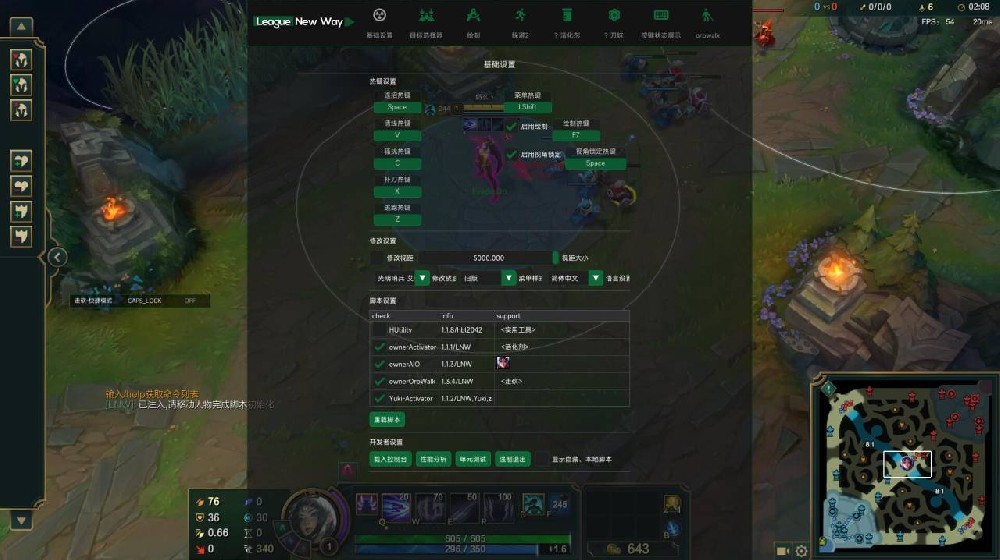Open settings gear near minimap
Image resolution: width=1000 pixels, height=560 pixels.
tap(801, 550)
